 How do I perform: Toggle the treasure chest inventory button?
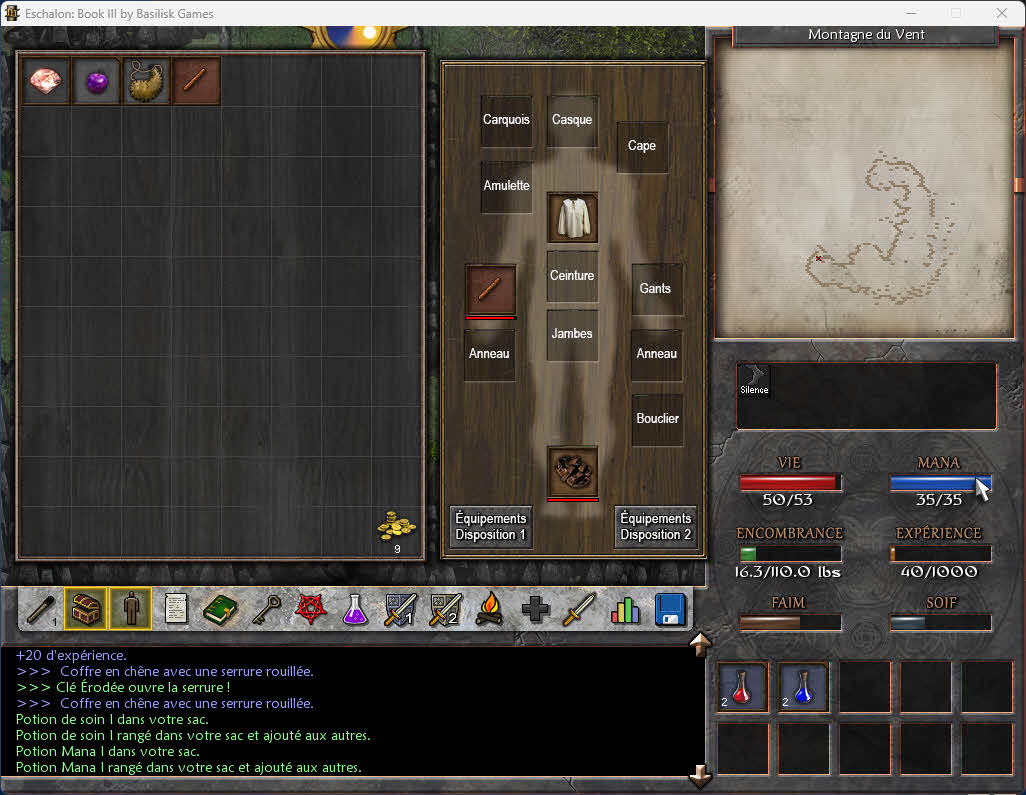(x=84, y=608)
